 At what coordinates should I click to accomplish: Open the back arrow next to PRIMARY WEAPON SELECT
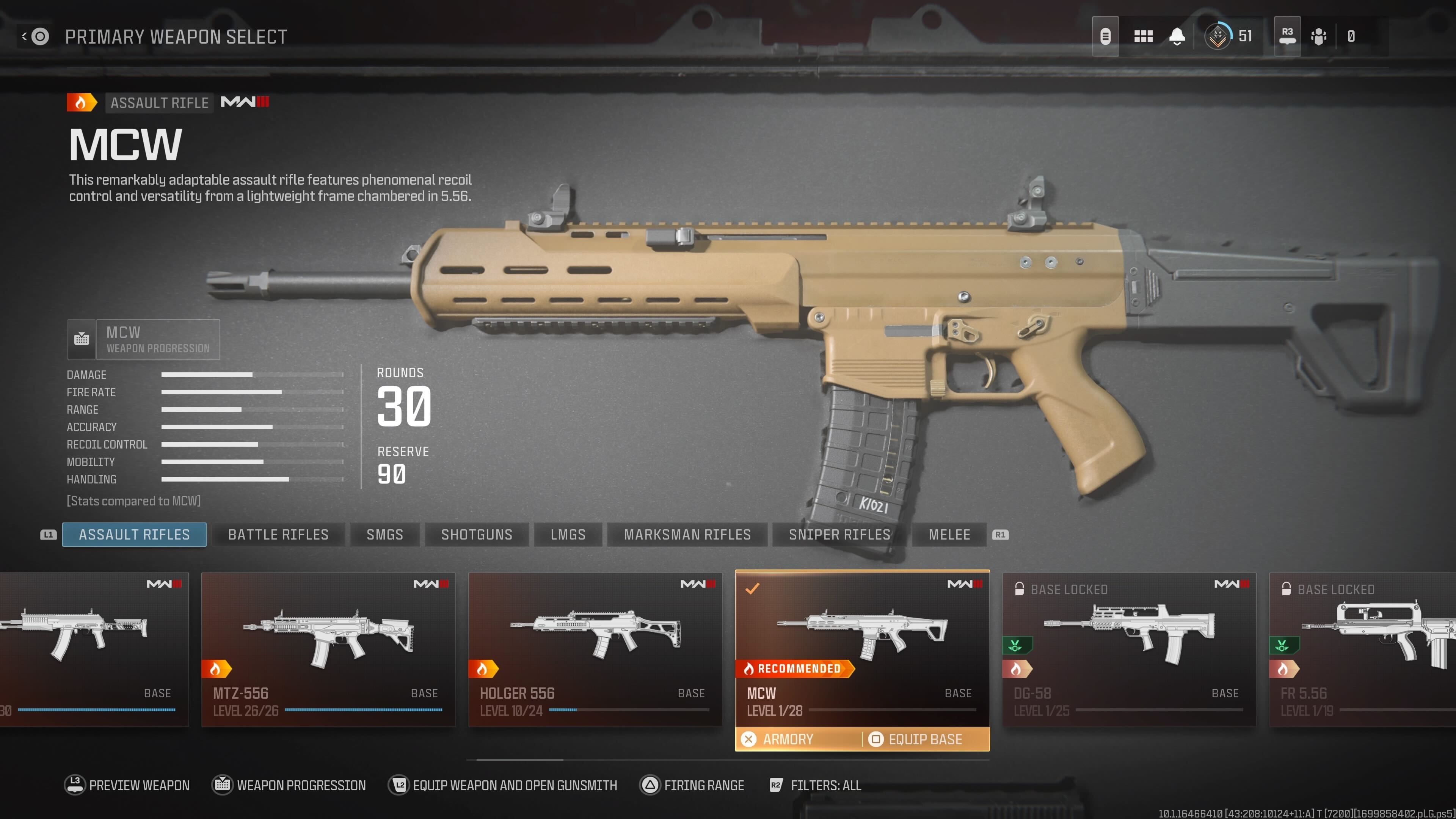pyautogui.click(x=24, y=36)
